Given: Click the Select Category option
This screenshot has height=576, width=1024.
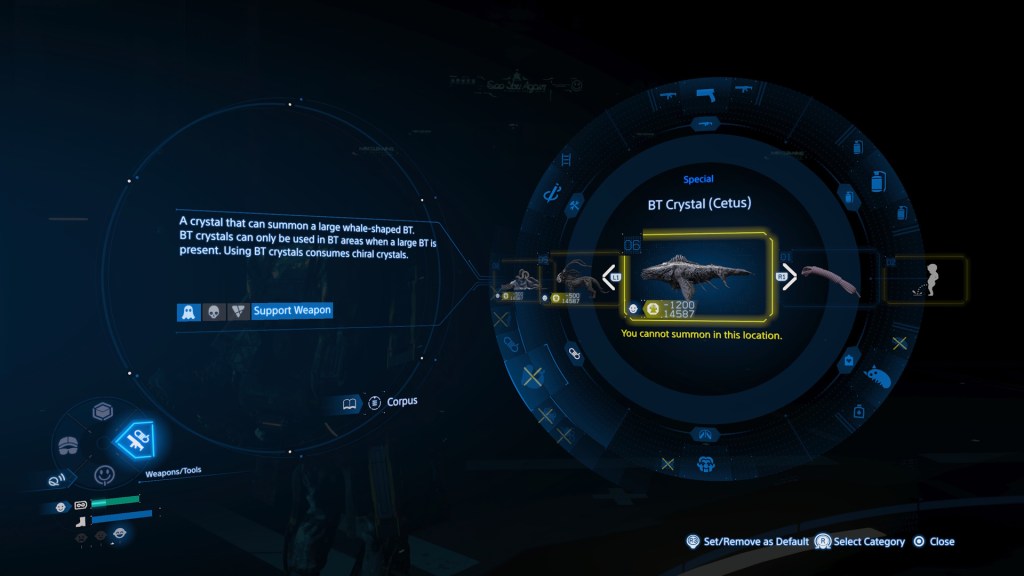Looking at the screenshot, I should pyautogui.click(x=859, y=542).
